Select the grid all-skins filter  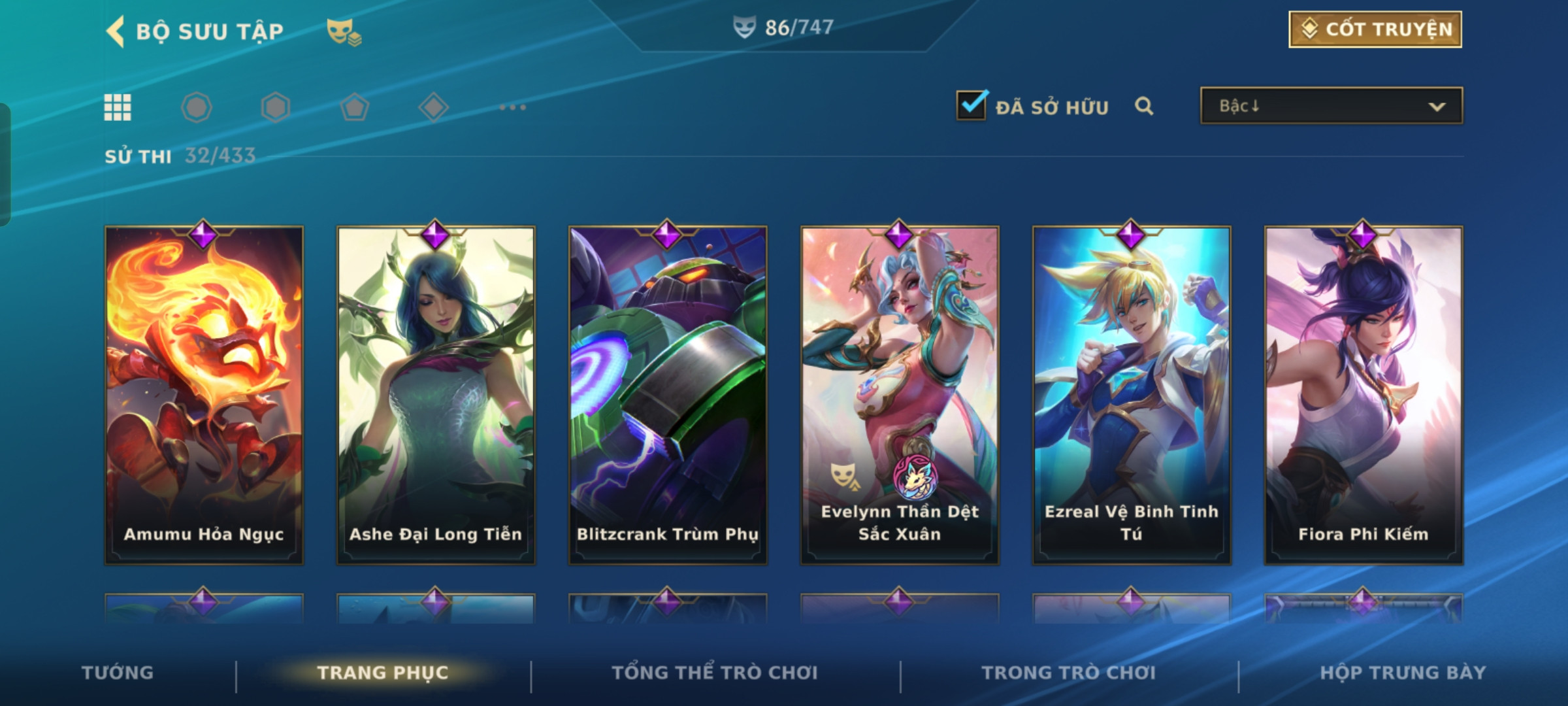coord(118,107)
